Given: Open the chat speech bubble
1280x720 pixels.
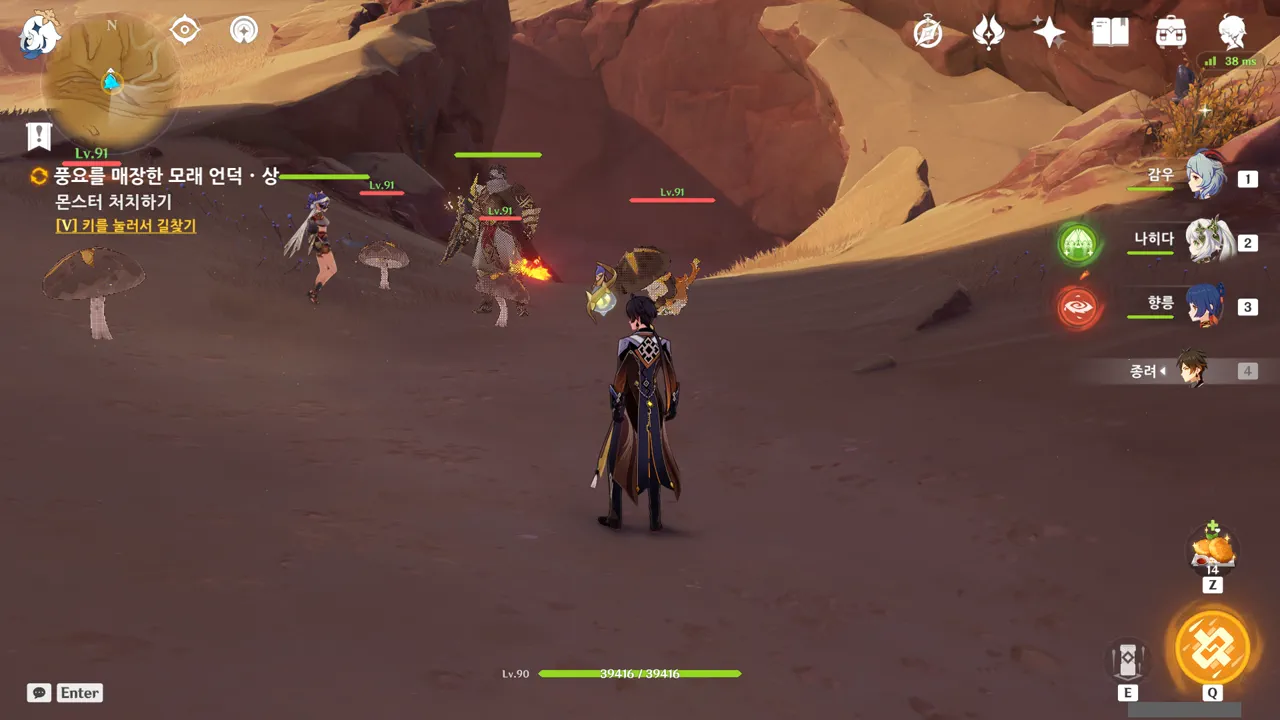Looking at the screenshot, I should [39, 693].
